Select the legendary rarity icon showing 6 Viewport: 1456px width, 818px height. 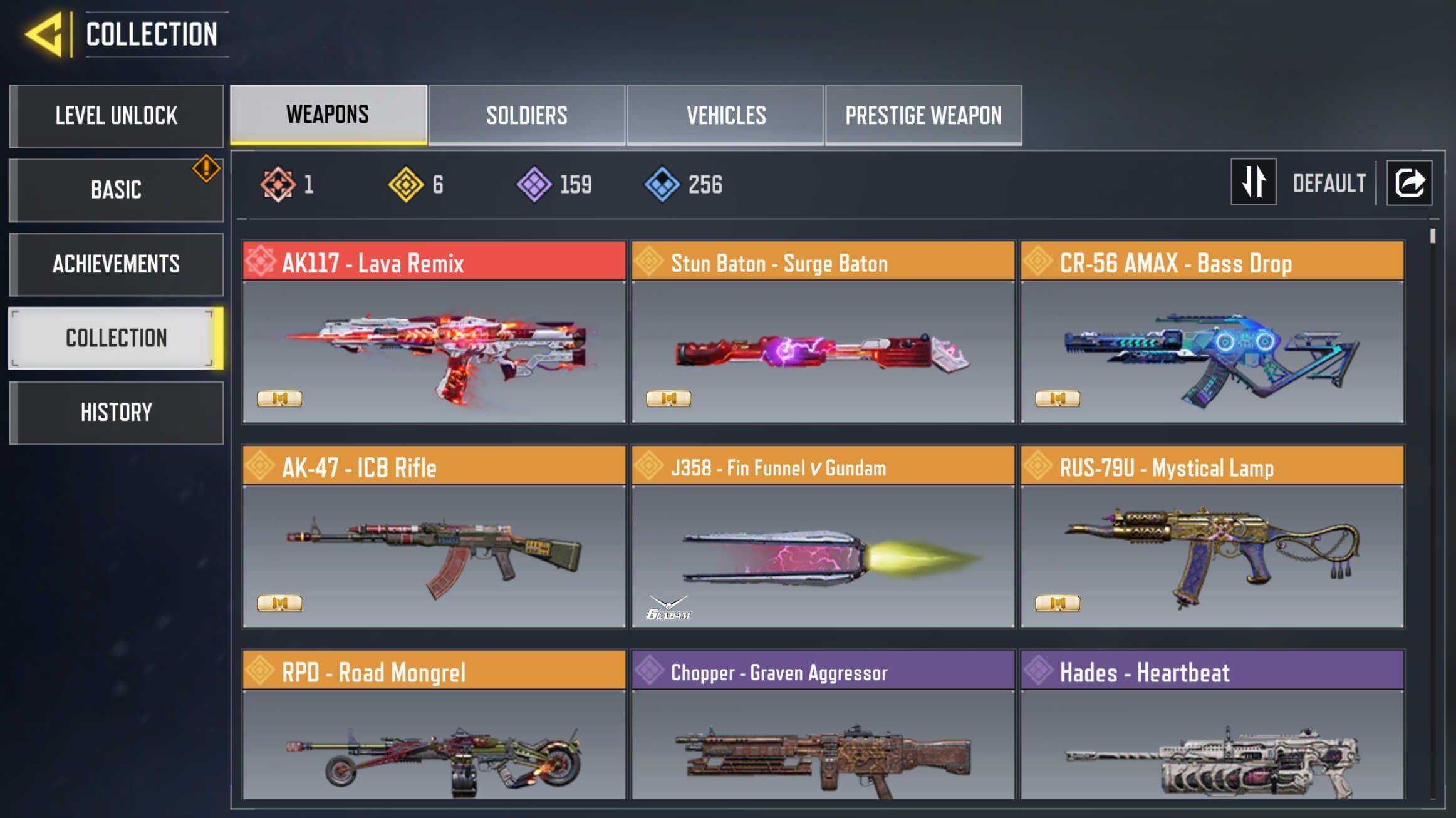[x=405, y=183]
